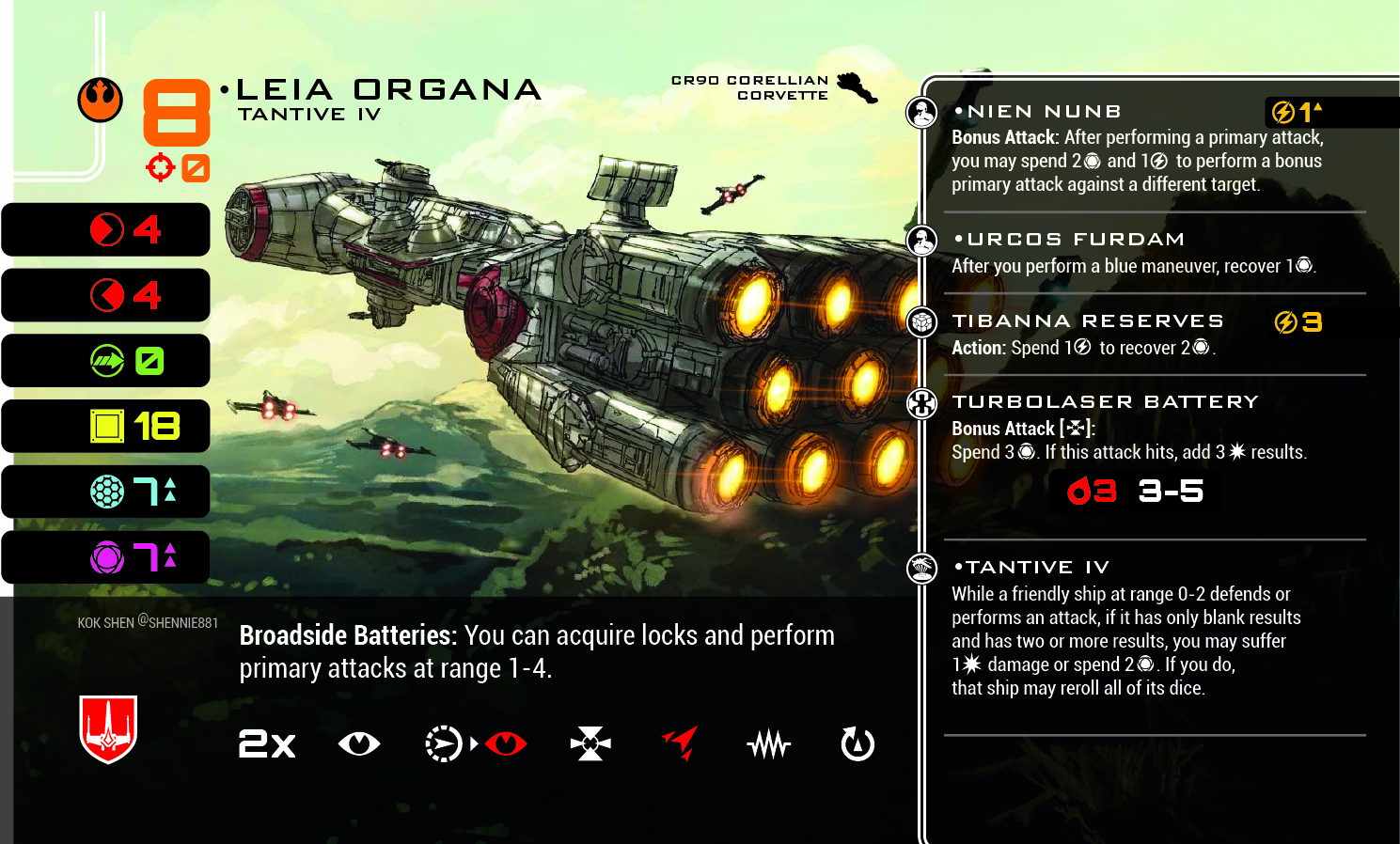
Task: Pick the red arrow coordinate action icon
Action: tap(681, 742)
